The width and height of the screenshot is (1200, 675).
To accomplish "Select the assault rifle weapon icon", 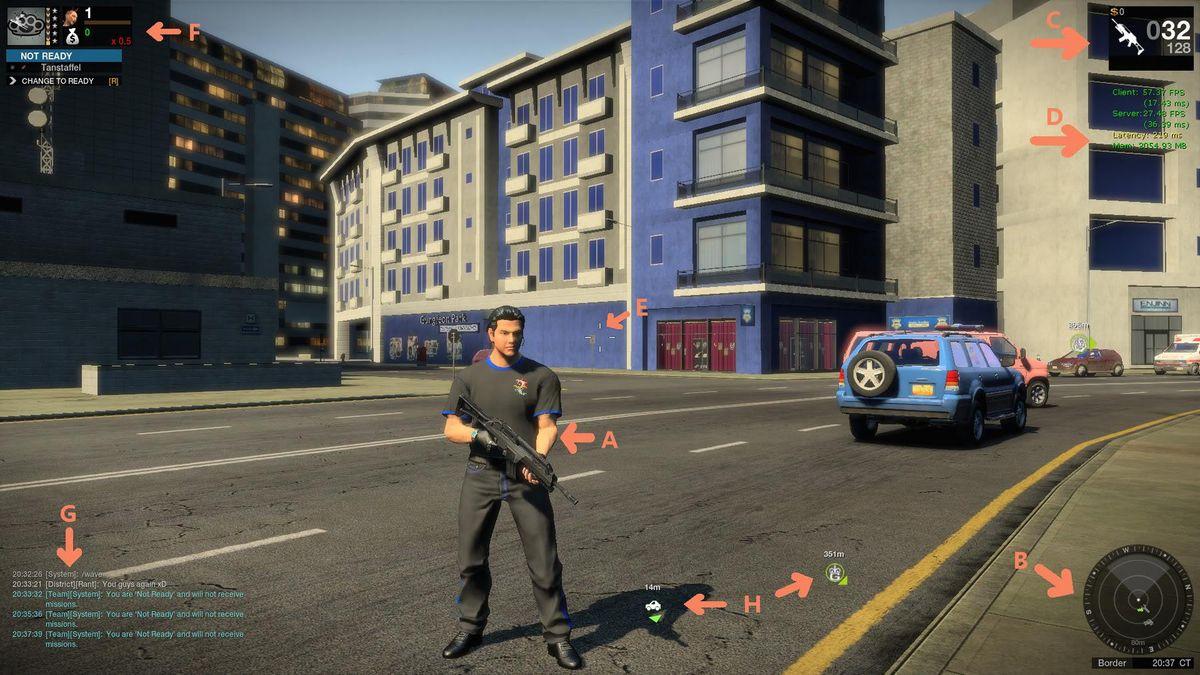I will 1128,37.
